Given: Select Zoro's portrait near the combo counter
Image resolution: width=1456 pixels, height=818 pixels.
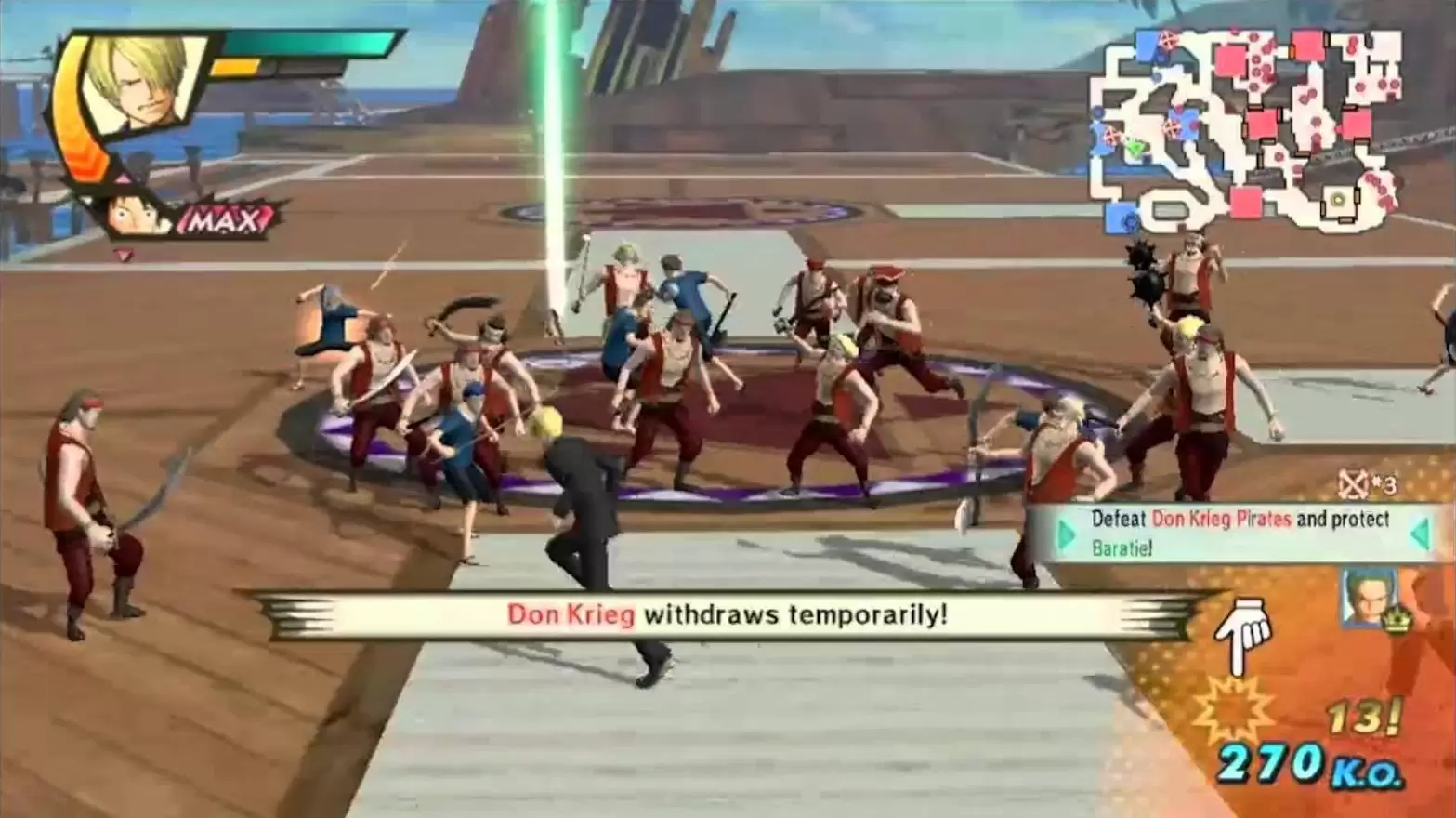Looking at the screenshot, I should pyautogui.click(x=1366, y=597).
